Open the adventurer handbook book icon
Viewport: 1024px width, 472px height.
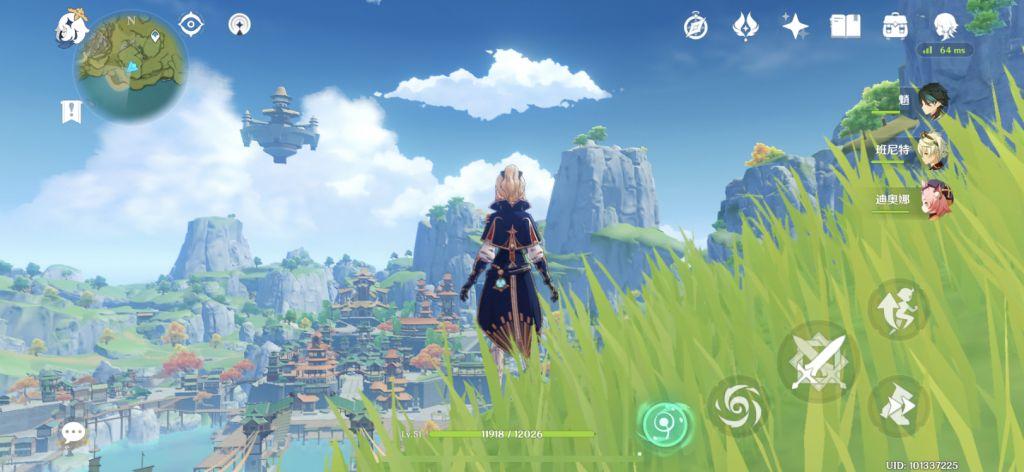coord(845,27)
